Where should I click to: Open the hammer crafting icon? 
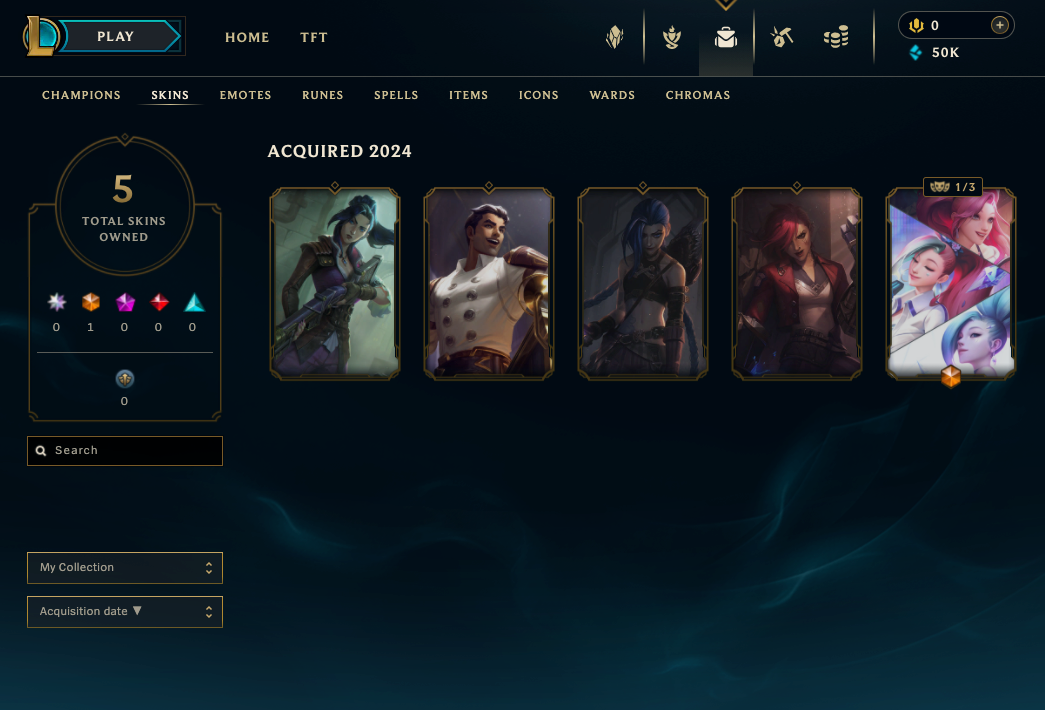[782, 38]
